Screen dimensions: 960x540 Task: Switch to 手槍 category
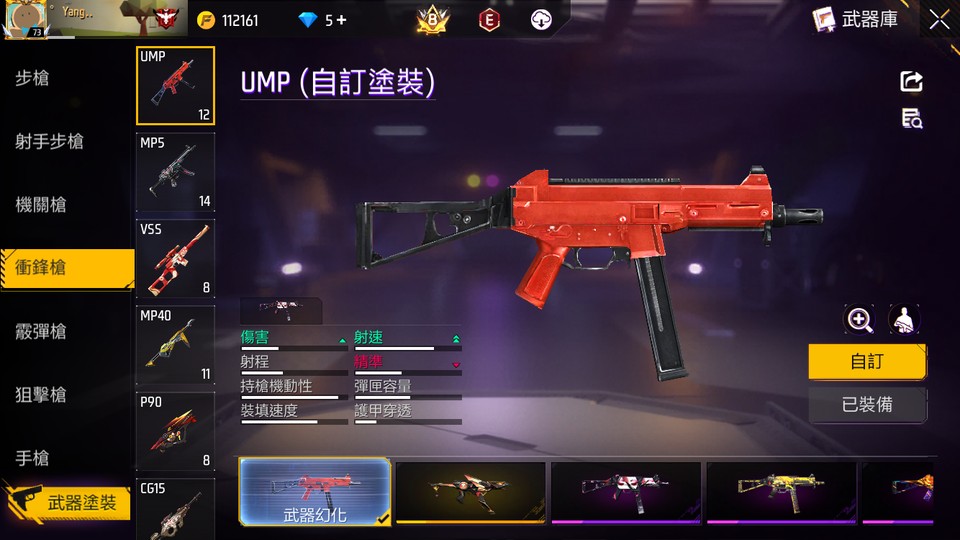33,458
